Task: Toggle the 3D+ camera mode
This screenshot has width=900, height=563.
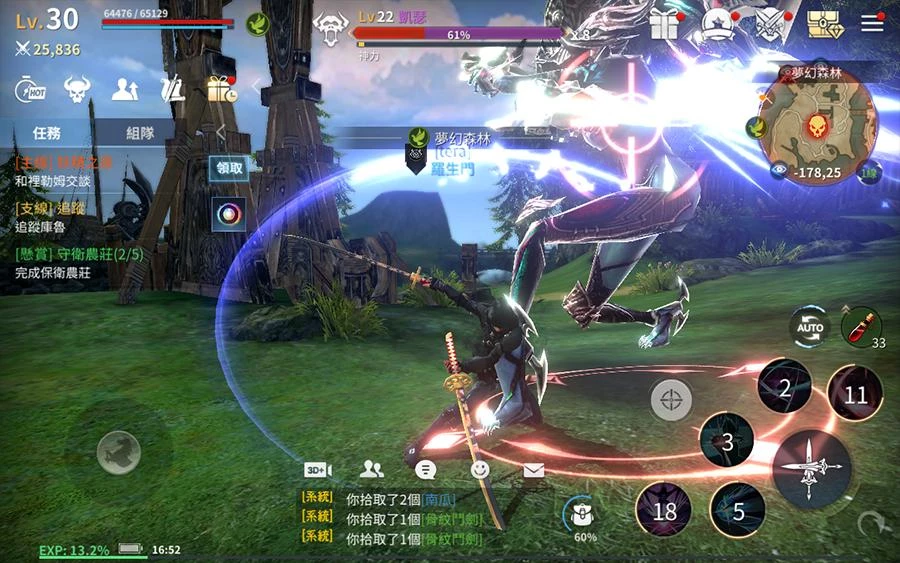Action: [x=318, y=469]
